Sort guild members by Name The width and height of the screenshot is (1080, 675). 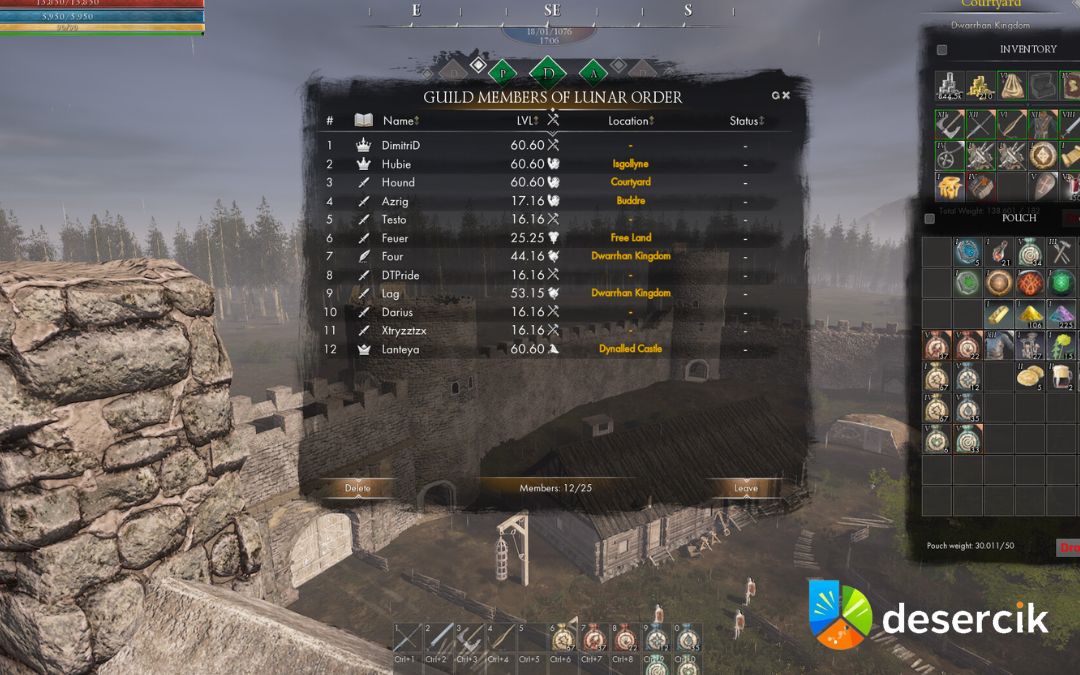[x=401, y=121]
